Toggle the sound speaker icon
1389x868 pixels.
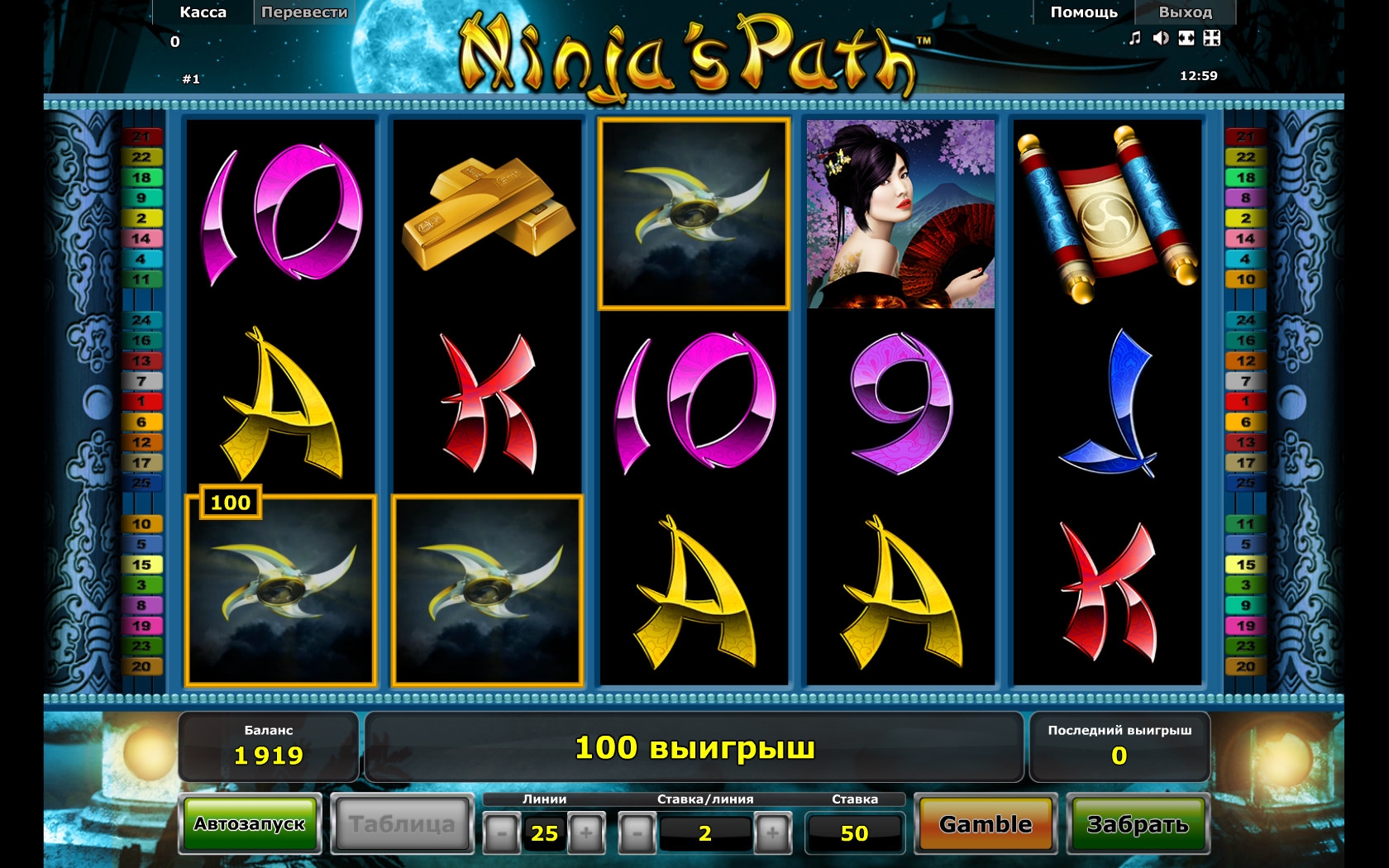click(x=1161, y=38)
